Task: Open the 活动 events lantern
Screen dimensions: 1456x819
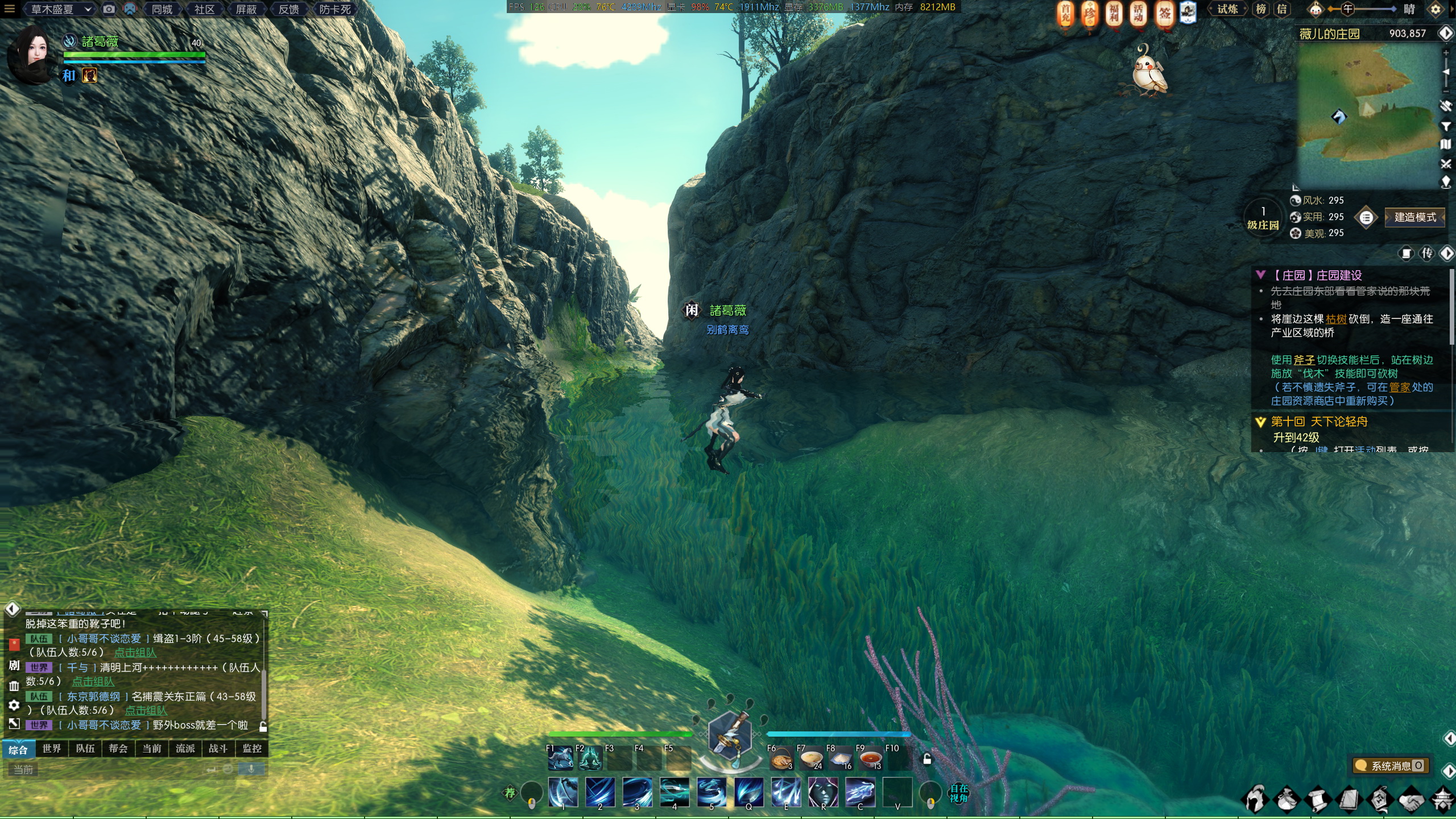Action: [1138, 14]
